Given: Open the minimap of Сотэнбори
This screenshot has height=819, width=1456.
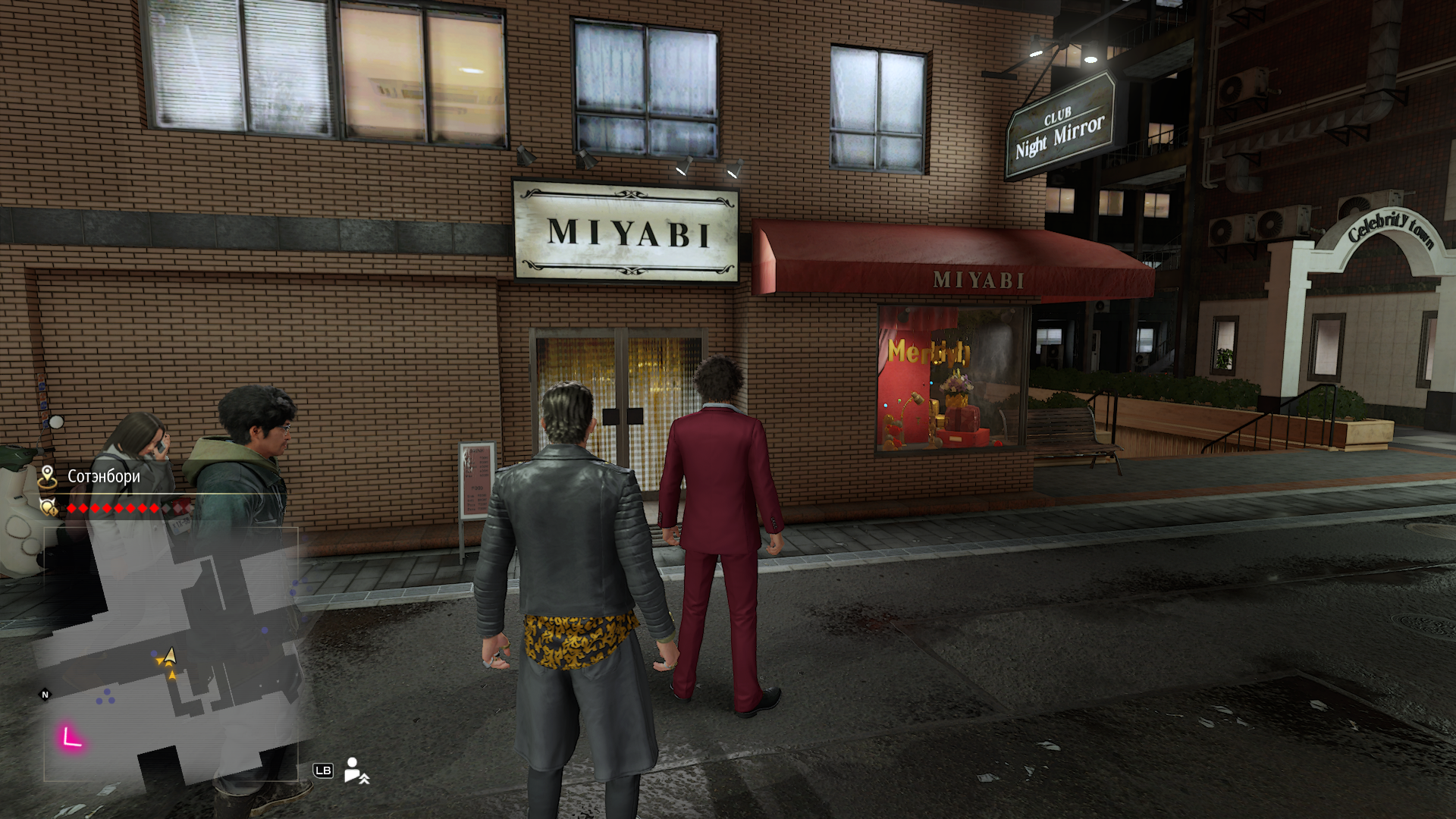Looking at the screenshot, I should (171, 654).
